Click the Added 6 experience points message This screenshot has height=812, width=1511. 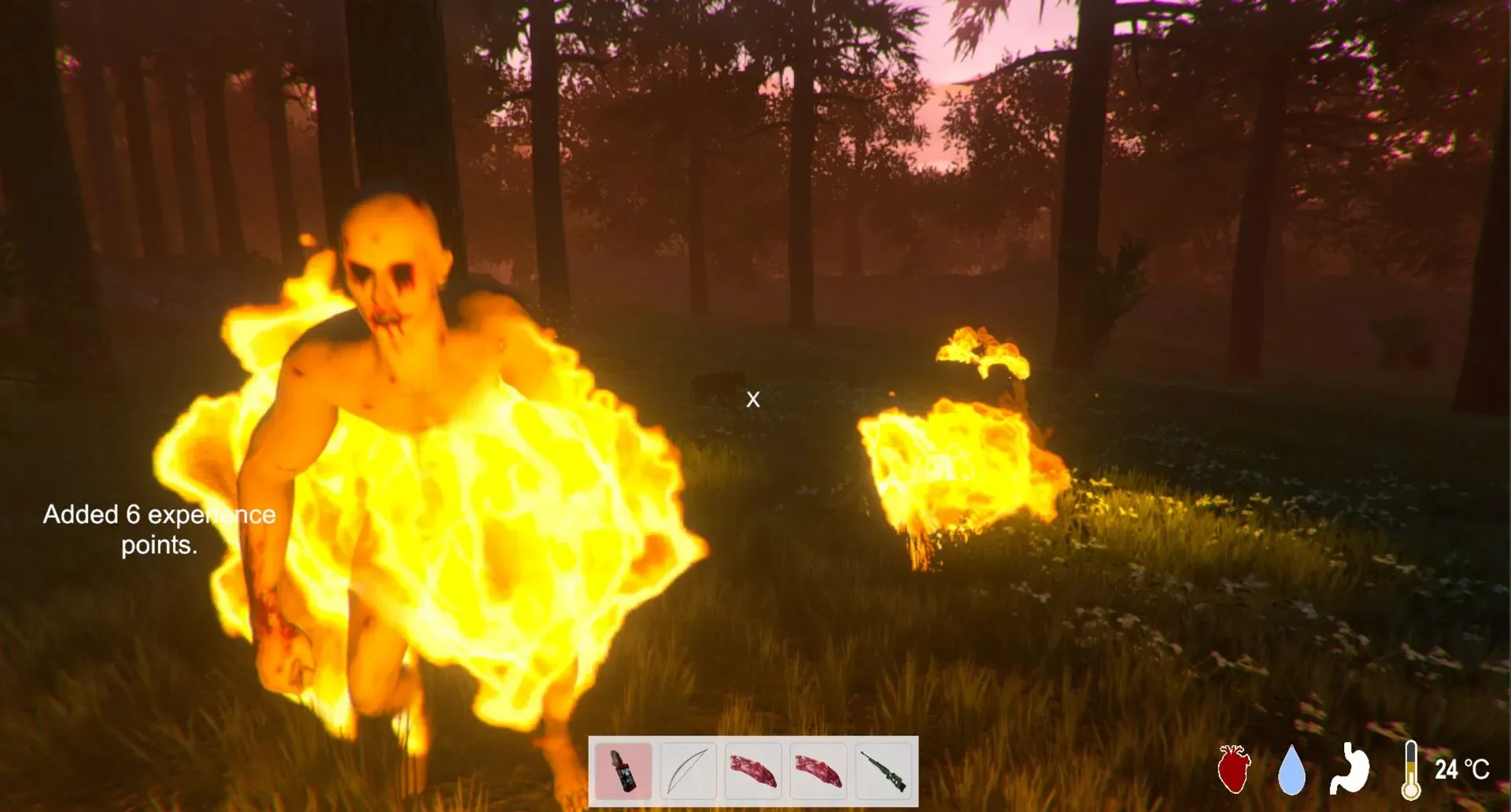coord(158,529)
